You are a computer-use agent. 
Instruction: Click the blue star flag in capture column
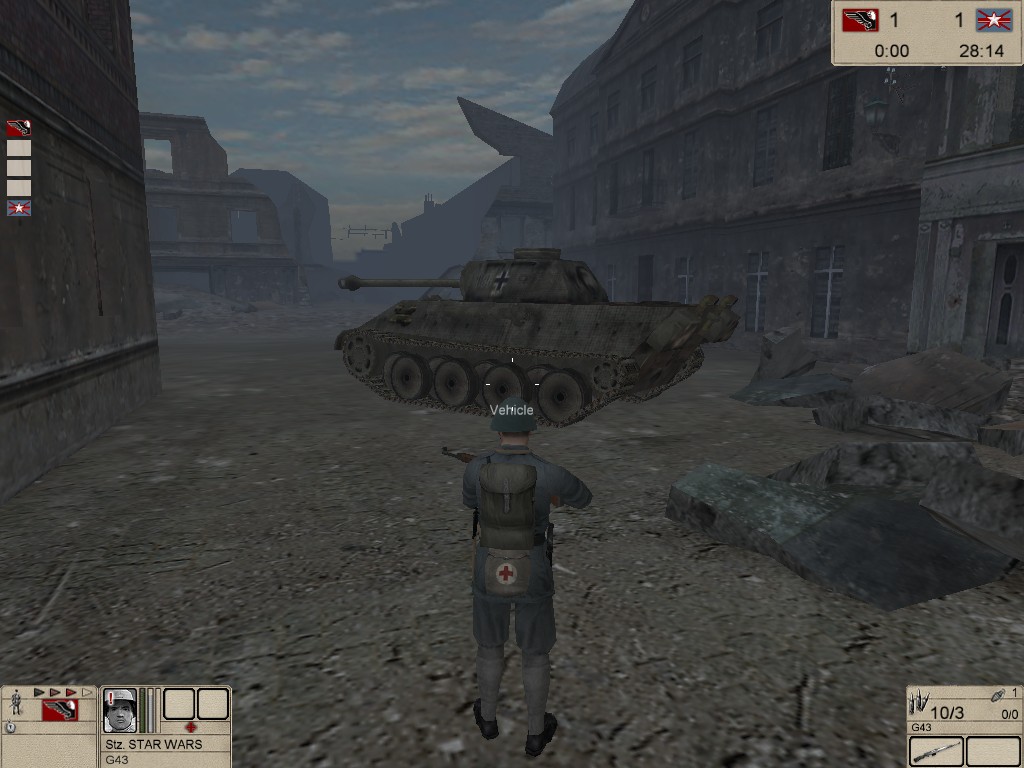pos(19,208)
